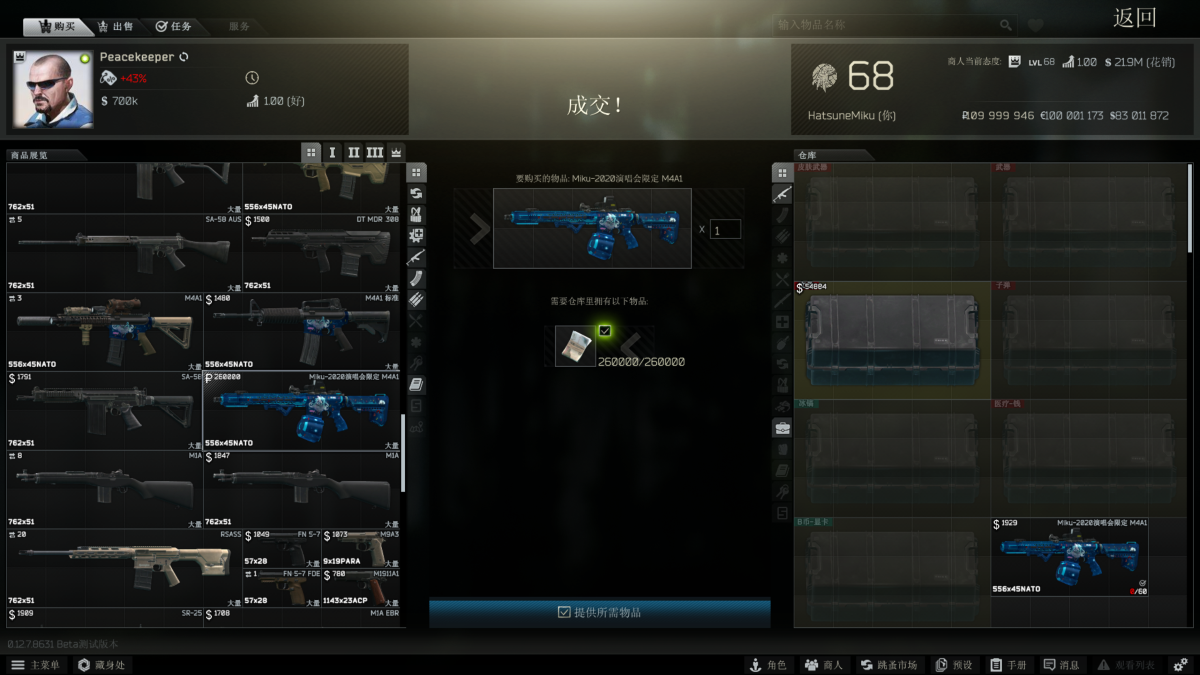Screen dimensions: 1200x675
Task: Open the 手册 (Handbook)
Action: pyautogui.click(x=1008, y=665)
